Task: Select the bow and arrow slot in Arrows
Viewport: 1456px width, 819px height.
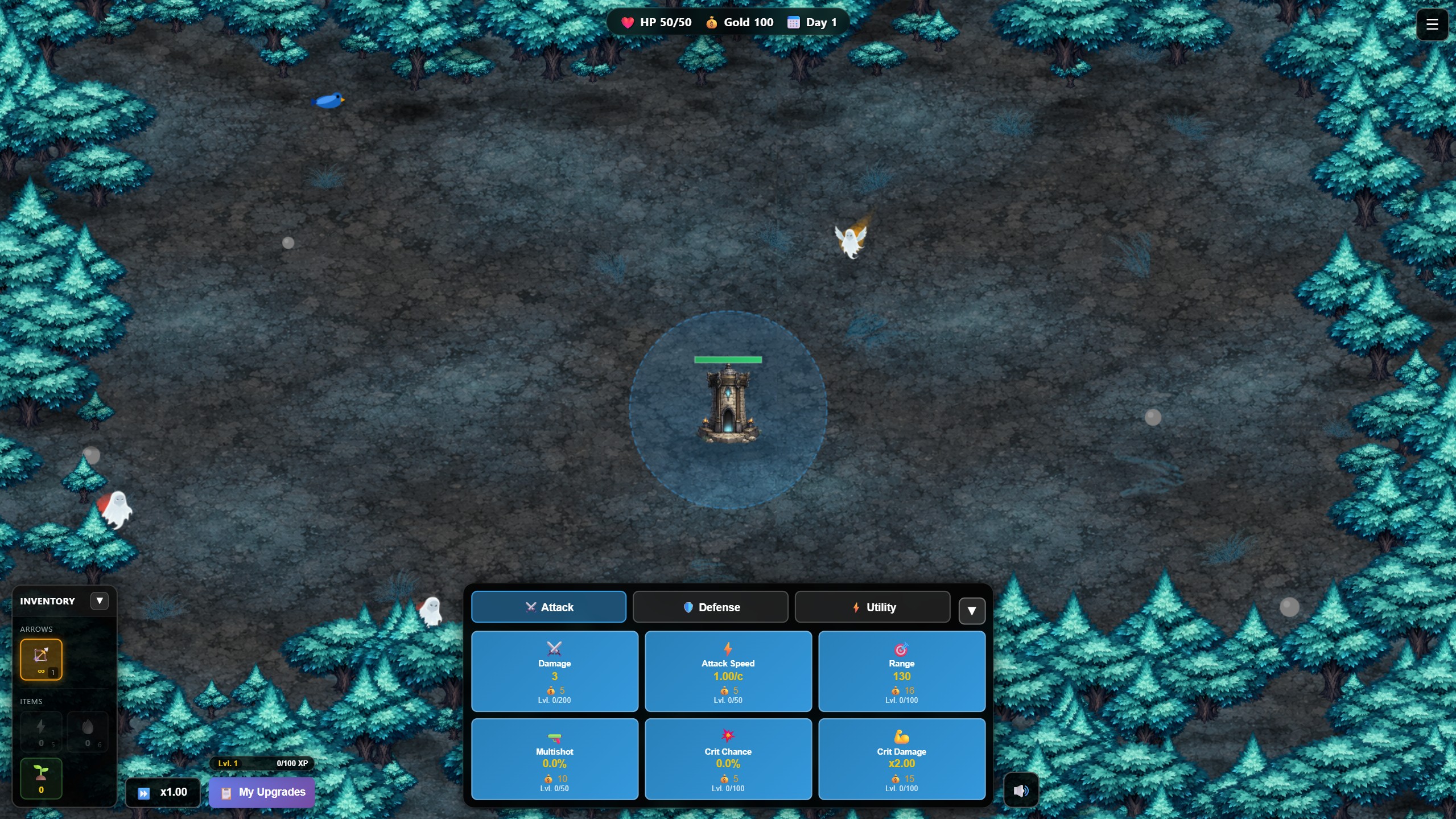Action: tap(41, 660)
